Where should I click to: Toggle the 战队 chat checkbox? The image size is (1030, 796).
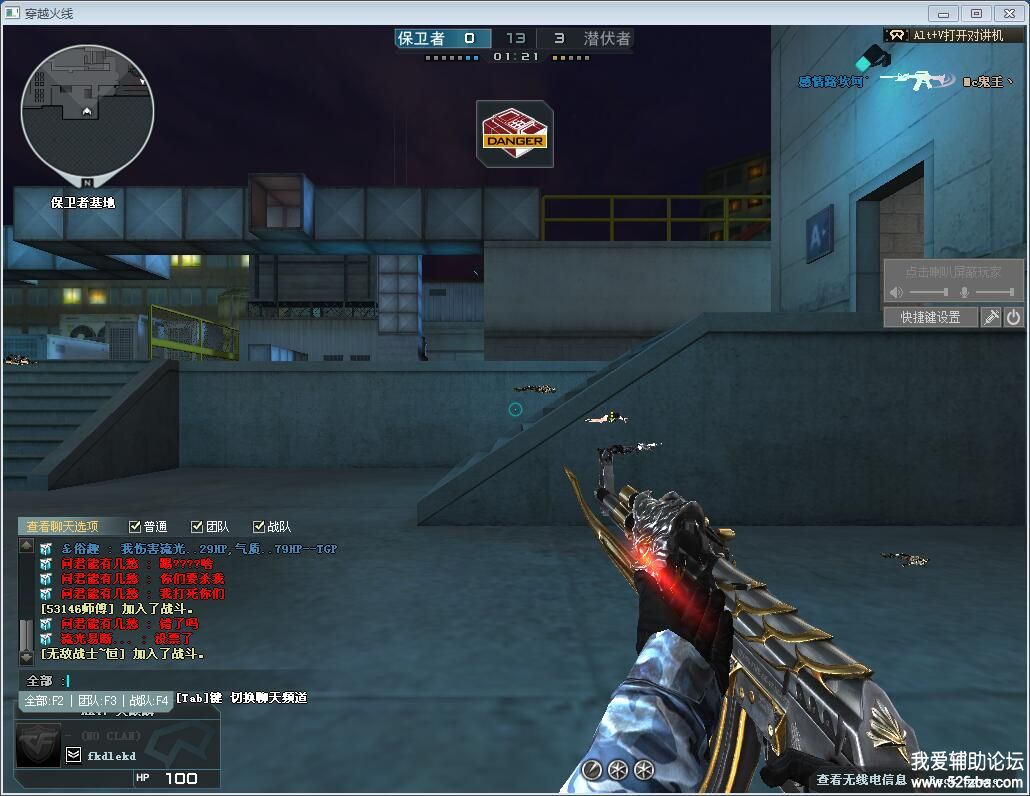pyautogui.click(x=259, y=526)
